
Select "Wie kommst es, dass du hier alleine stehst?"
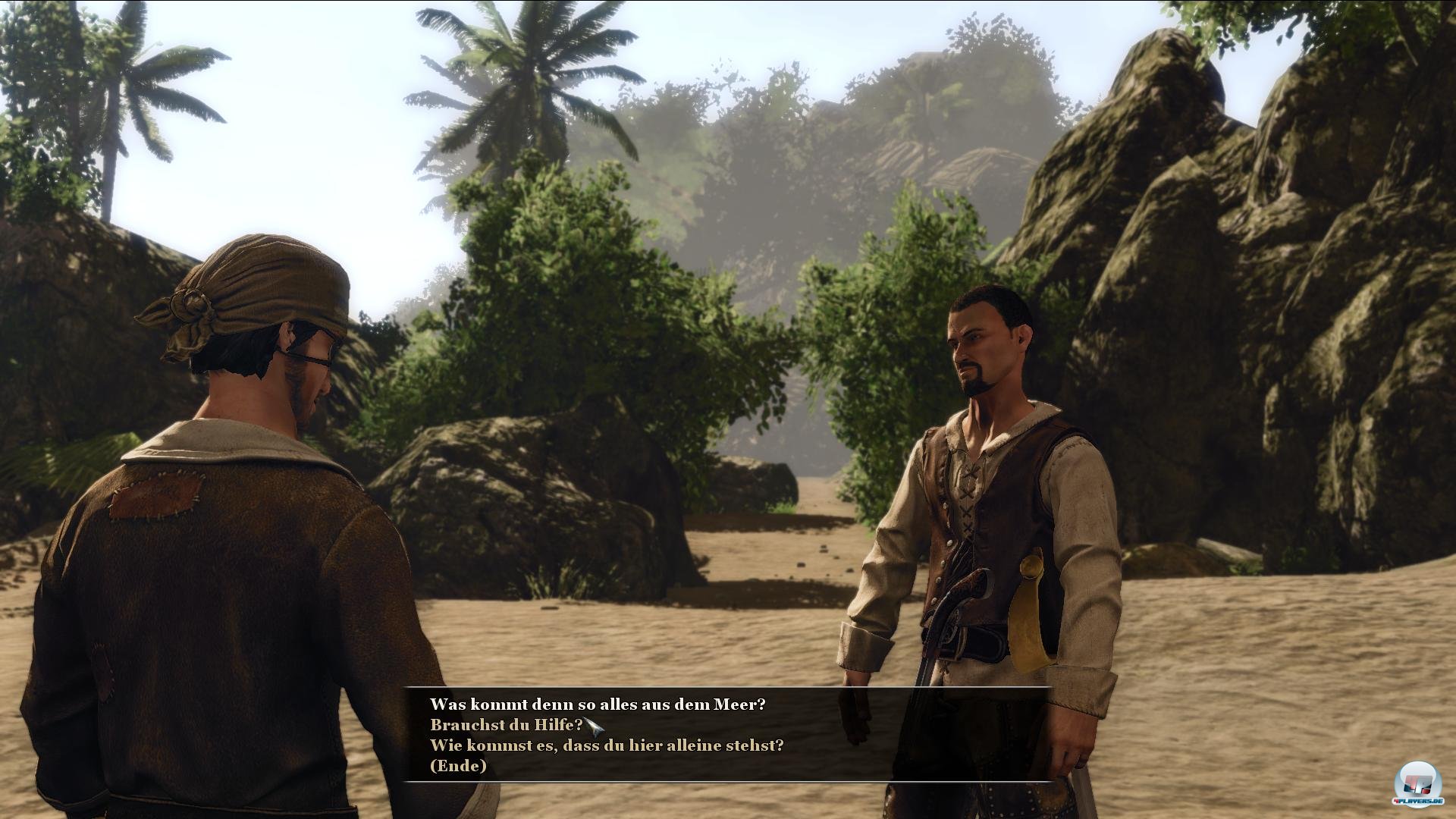(x=607, y=745)
